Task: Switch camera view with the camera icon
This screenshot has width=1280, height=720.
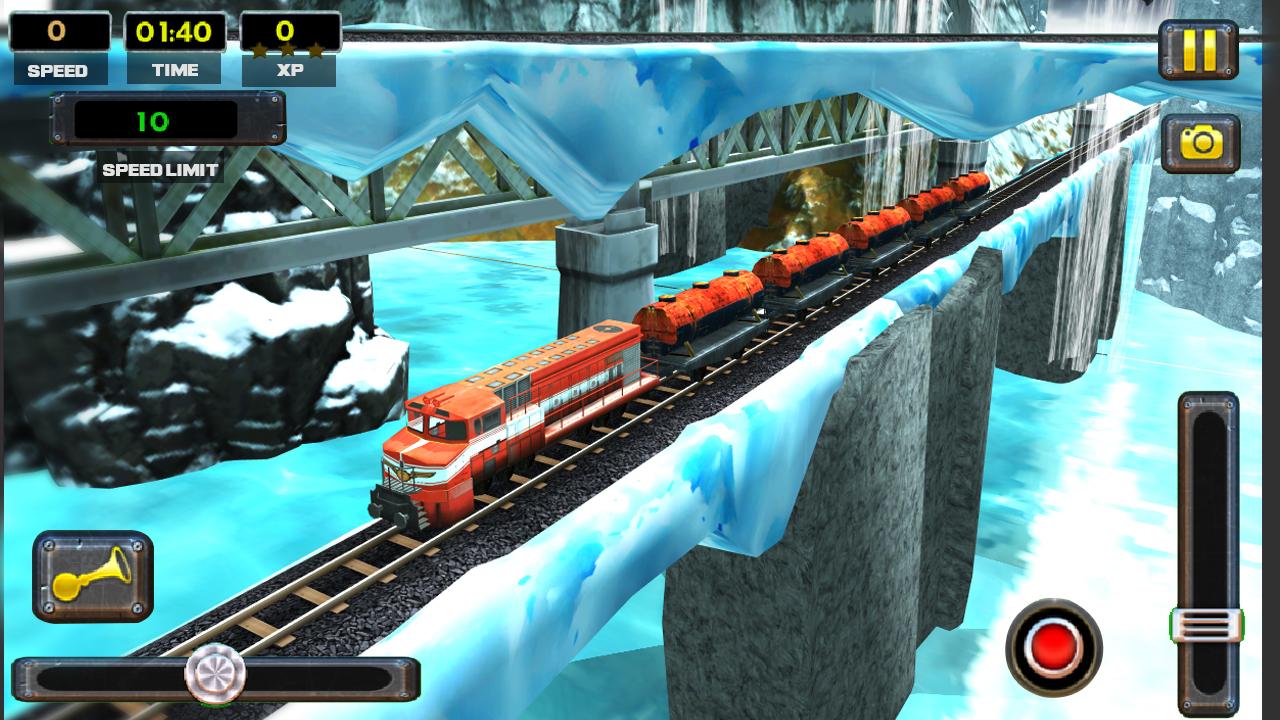Action: [x=1200, y=143]
